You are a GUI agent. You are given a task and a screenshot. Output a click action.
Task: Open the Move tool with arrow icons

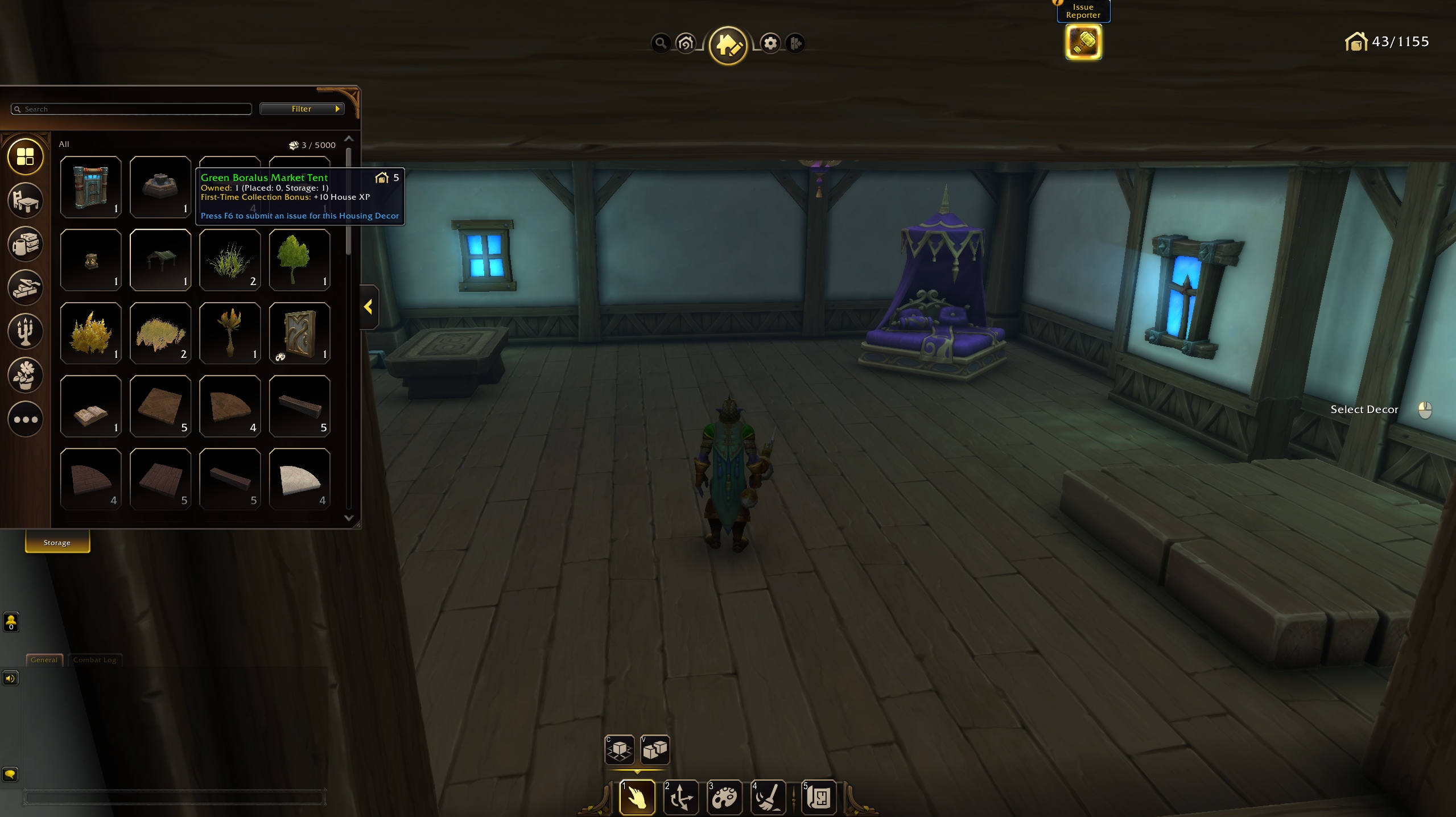pyautogui.click(x=681, y=798)
